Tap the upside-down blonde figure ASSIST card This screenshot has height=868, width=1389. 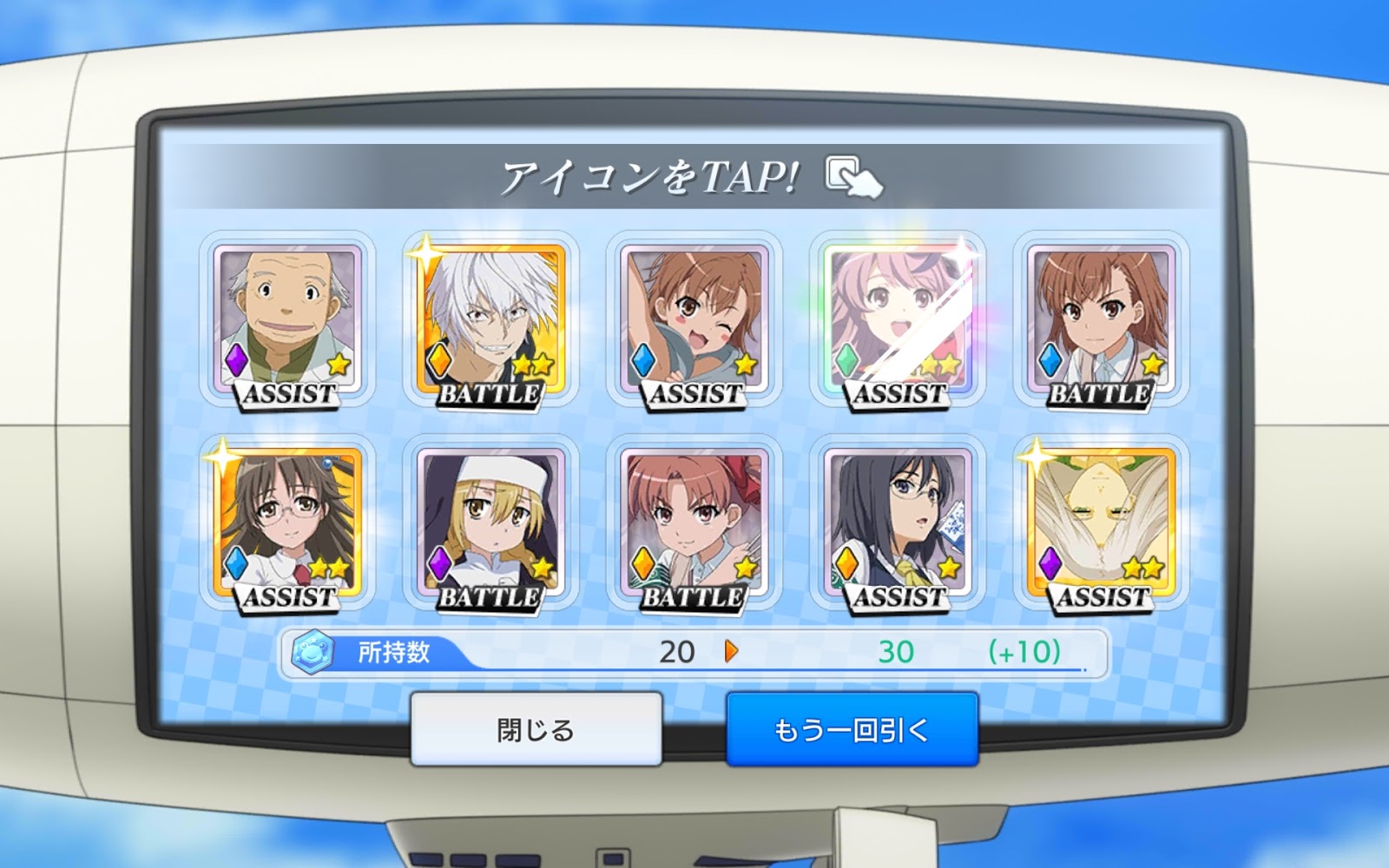click(1101, 523)
